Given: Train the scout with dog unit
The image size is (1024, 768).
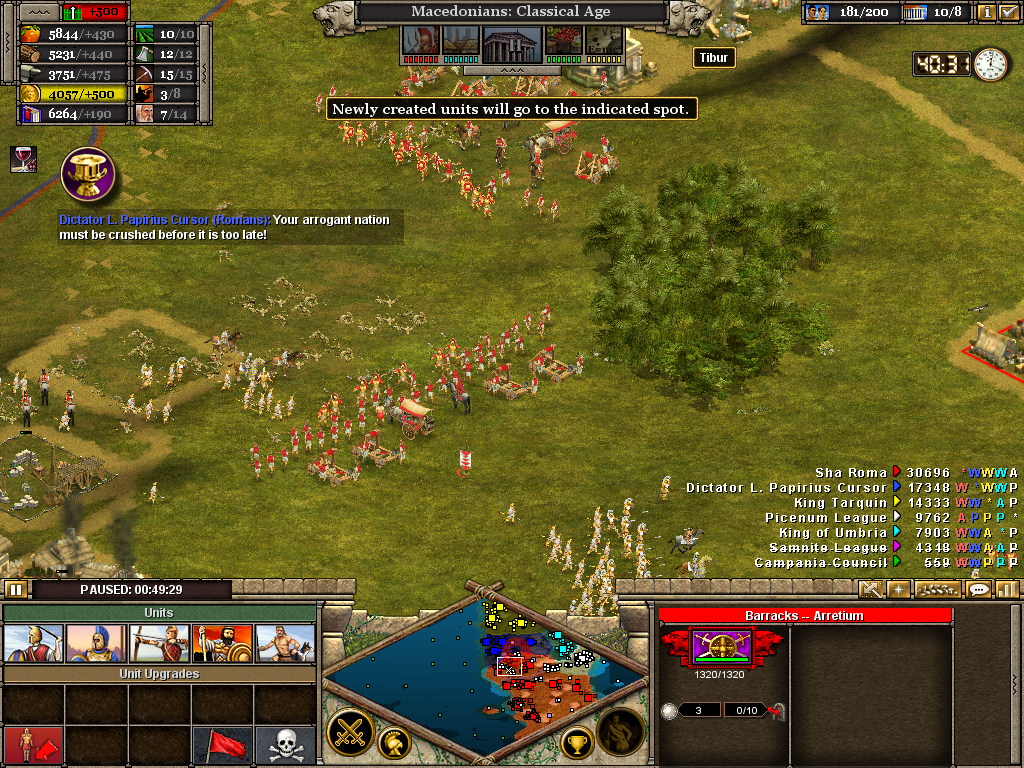Looking at the screenshot, I should click(285, 644).
